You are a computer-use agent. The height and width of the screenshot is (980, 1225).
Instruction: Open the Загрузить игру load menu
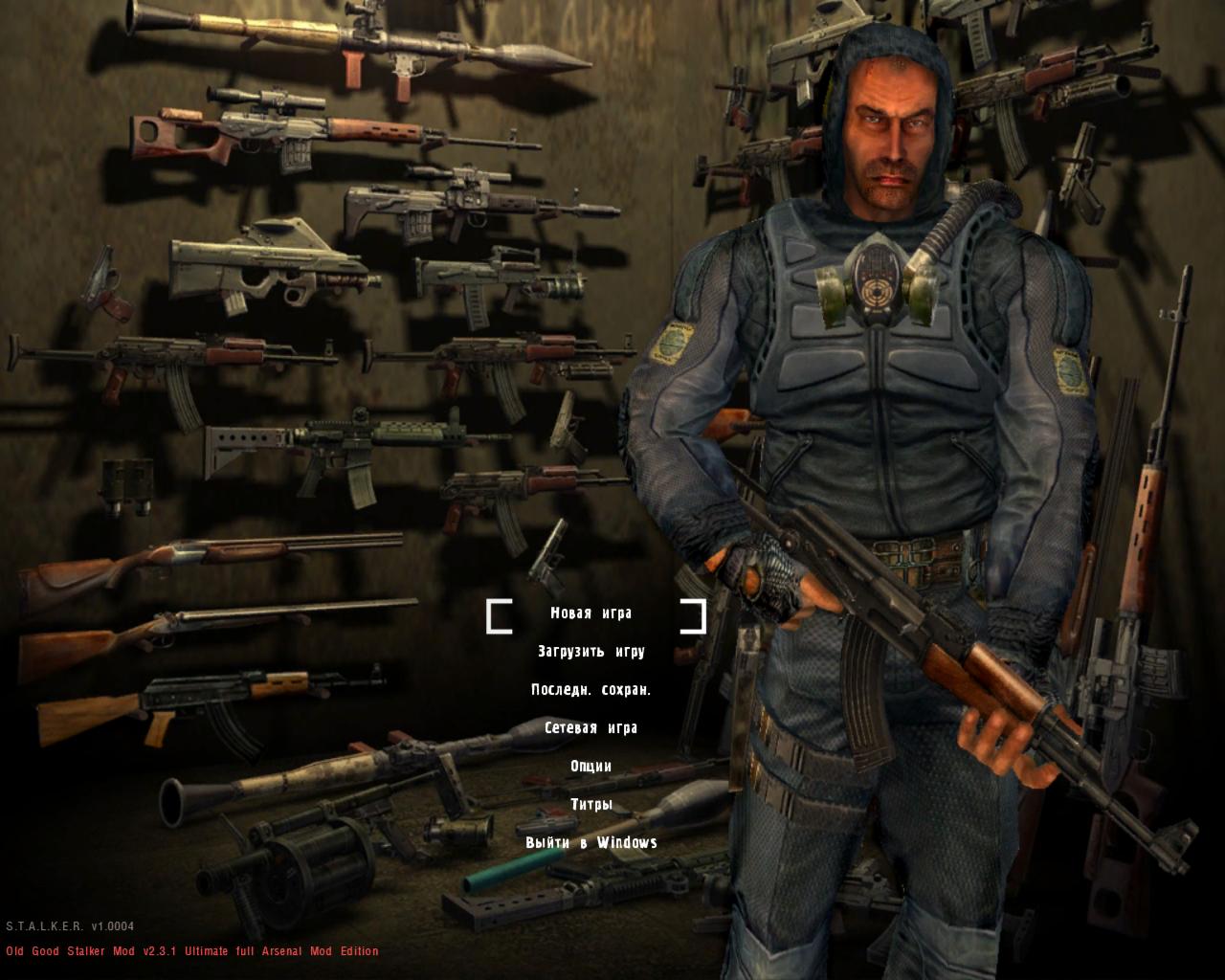[591, 652]
